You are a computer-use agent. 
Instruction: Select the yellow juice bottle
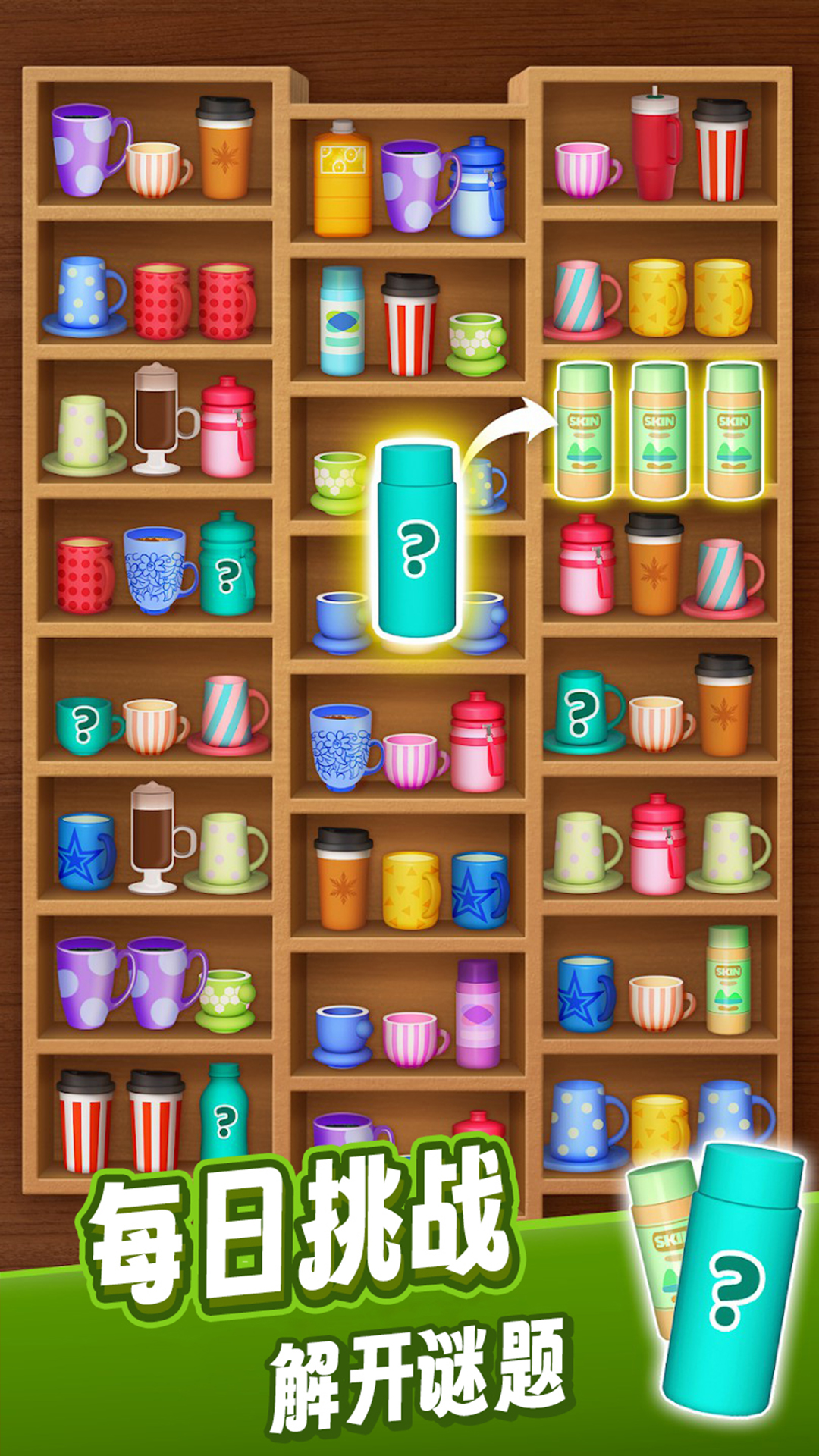coord(342,181)
